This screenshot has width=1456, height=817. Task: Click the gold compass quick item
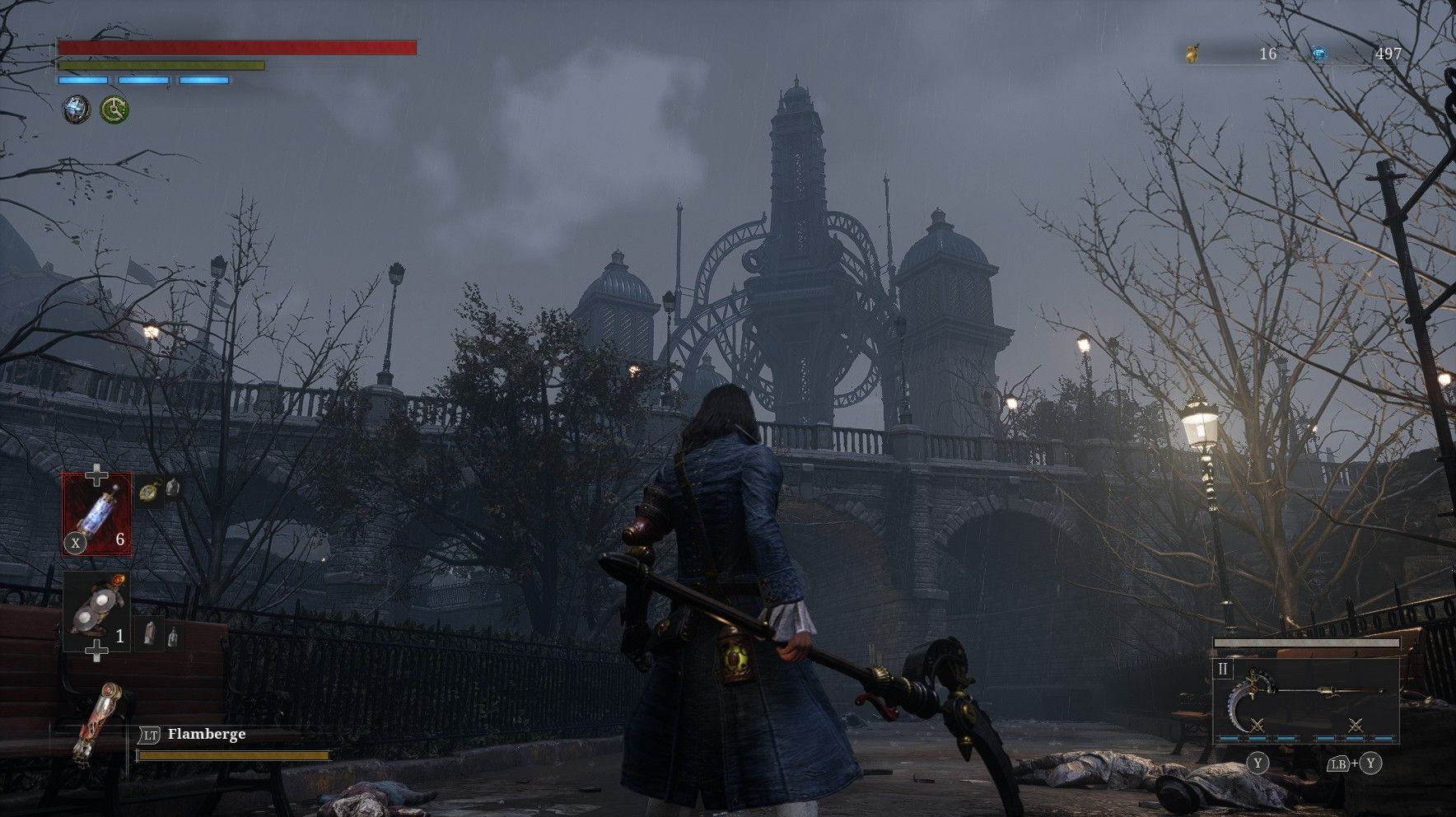[x=148, y=491]
